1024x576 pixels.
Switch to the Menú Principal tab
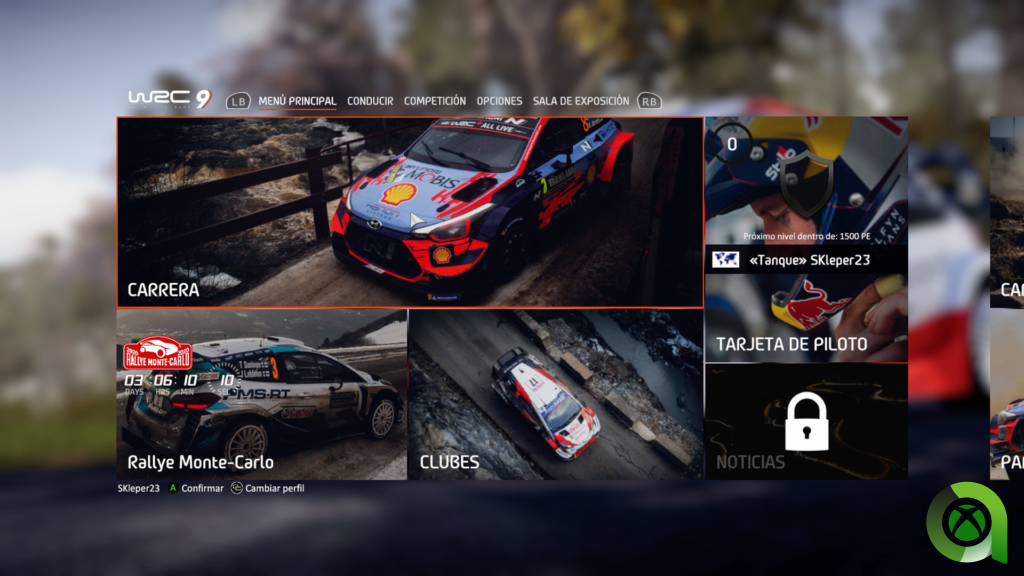click(x=297, y=101)
